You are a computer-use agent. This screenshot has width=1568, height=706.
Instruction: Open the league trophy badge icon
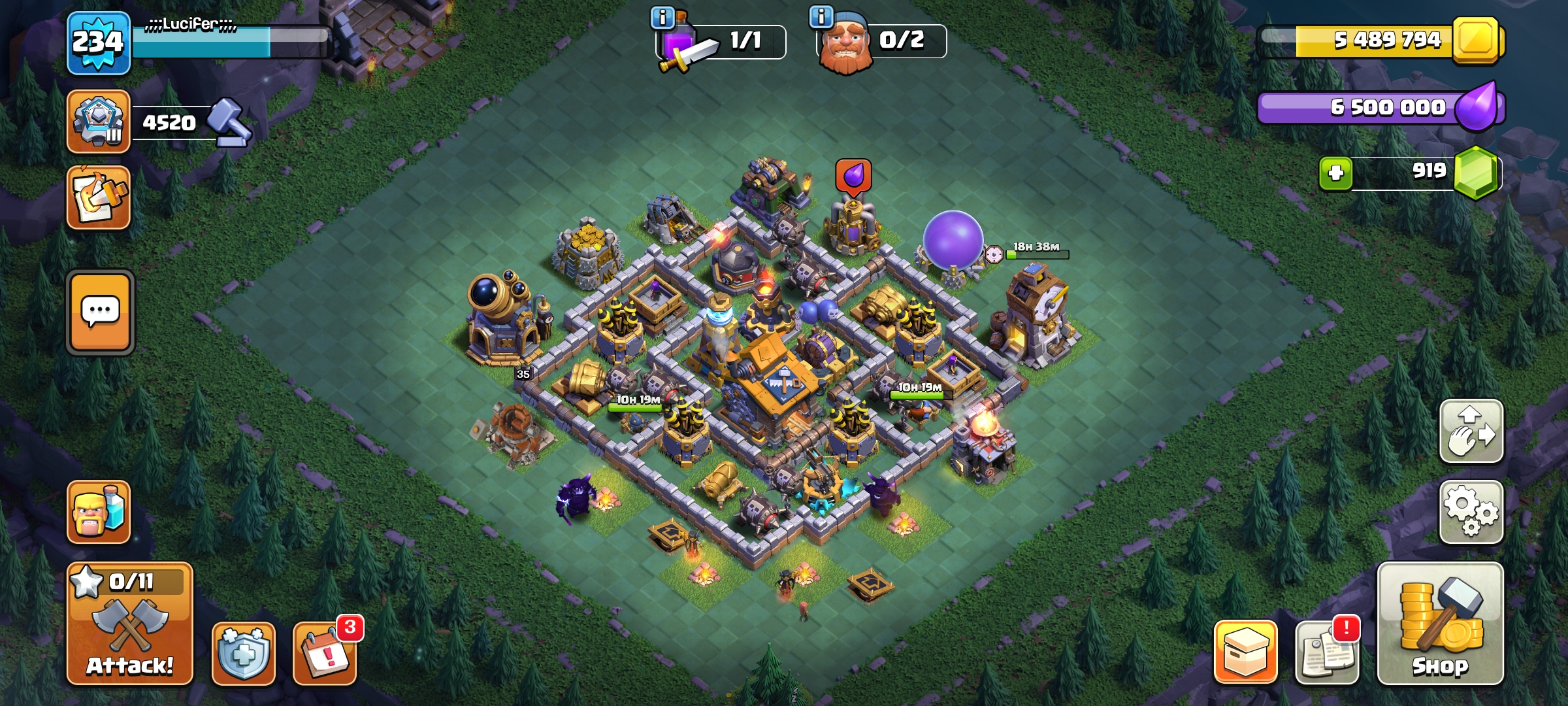[99, 122]
